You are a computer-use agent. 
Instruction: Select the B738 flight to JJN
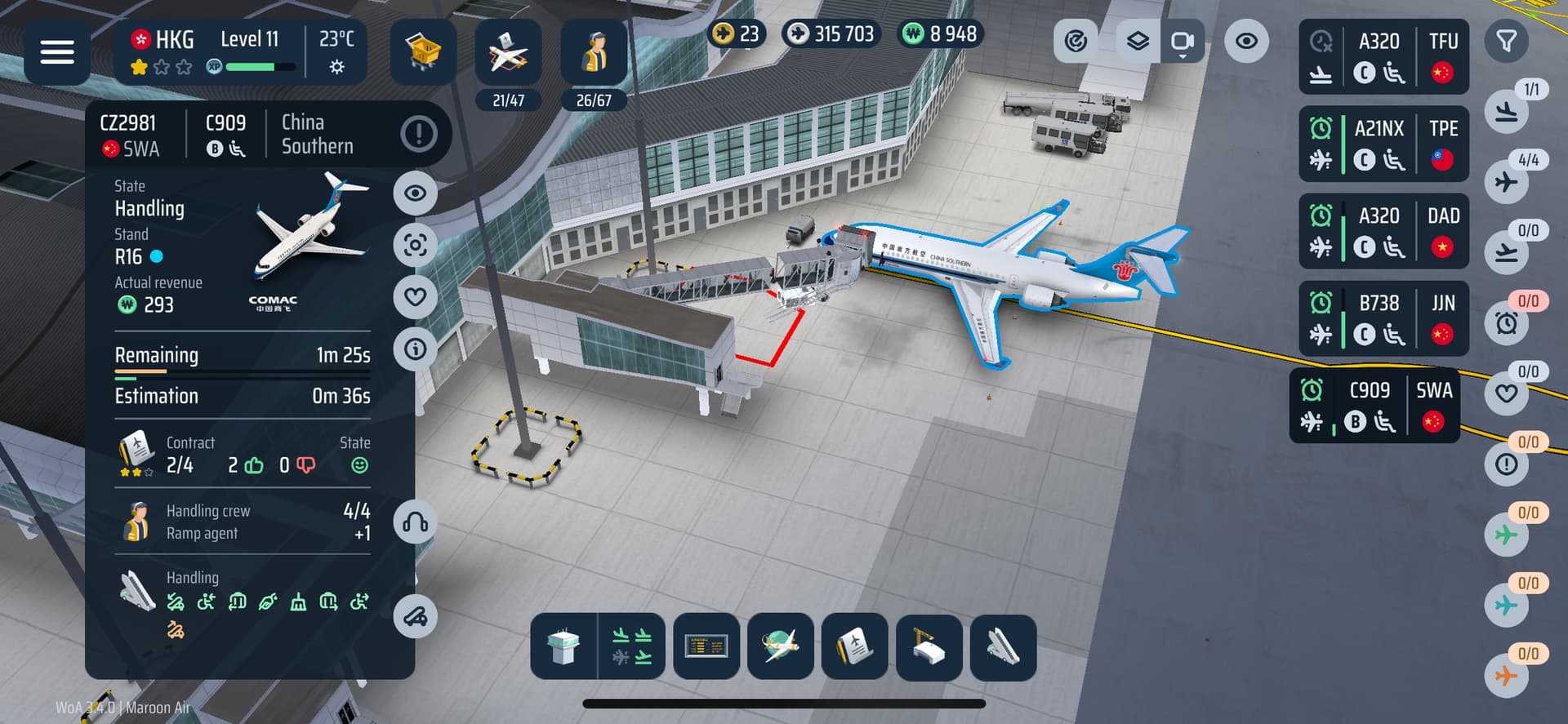tap(1383, 318)
